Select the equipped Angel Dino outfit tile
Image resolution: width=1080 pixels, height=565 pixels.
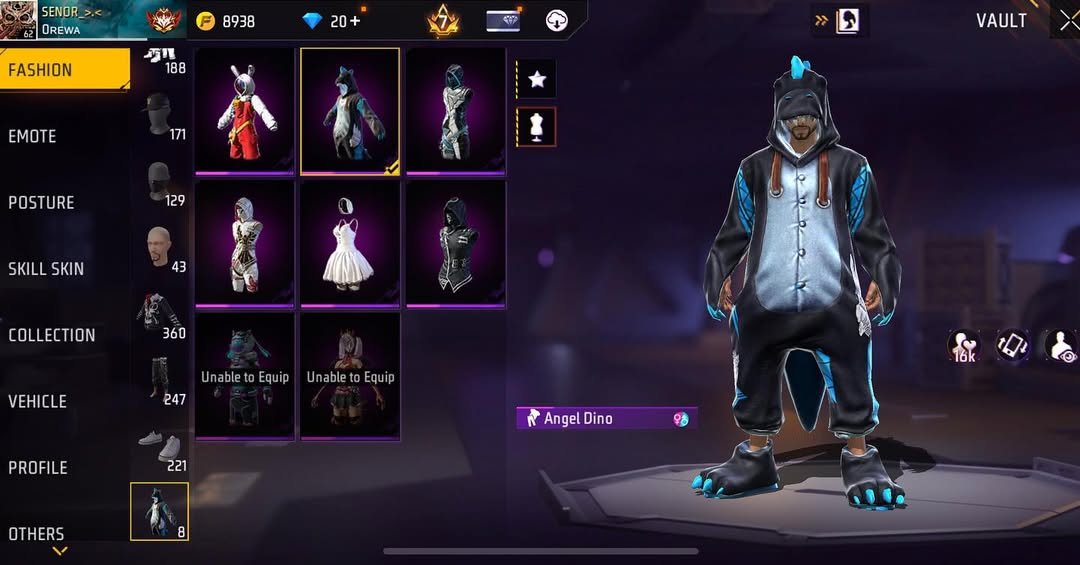(x=350, y=111)
